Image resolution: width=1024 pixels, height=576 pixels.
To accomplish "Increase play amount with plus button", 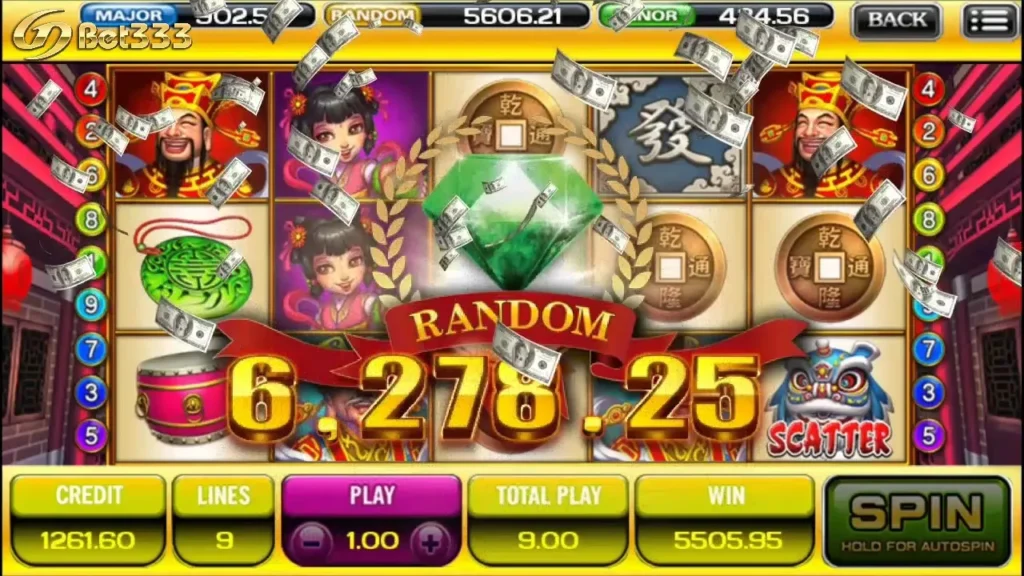I will tap(430, 541).
